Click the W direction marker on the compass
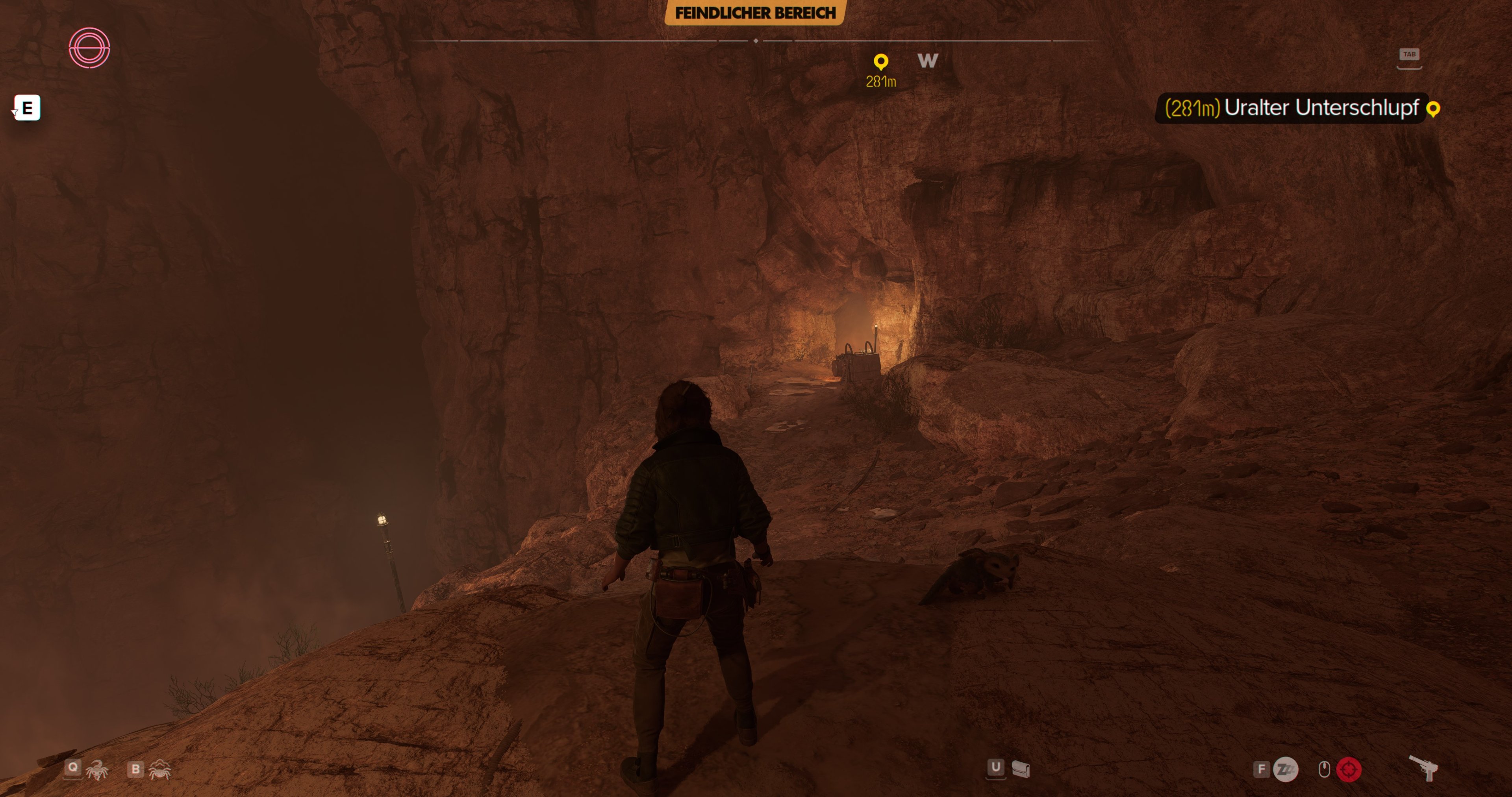This screenshot has width=1512, height=797. pos(927,61)
